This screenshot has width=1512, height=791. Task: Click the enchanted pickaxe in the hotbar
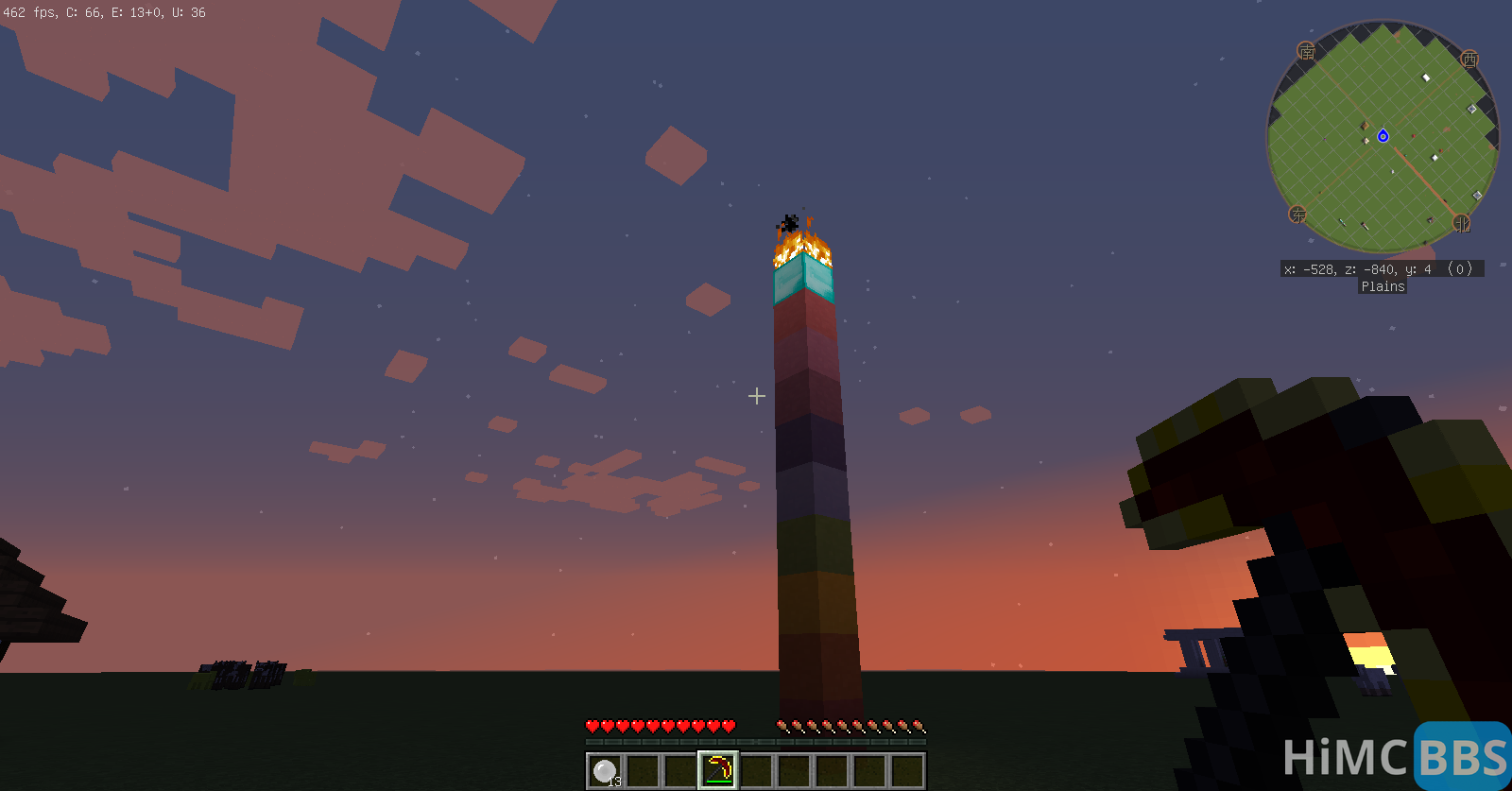(x=718, y=768)
